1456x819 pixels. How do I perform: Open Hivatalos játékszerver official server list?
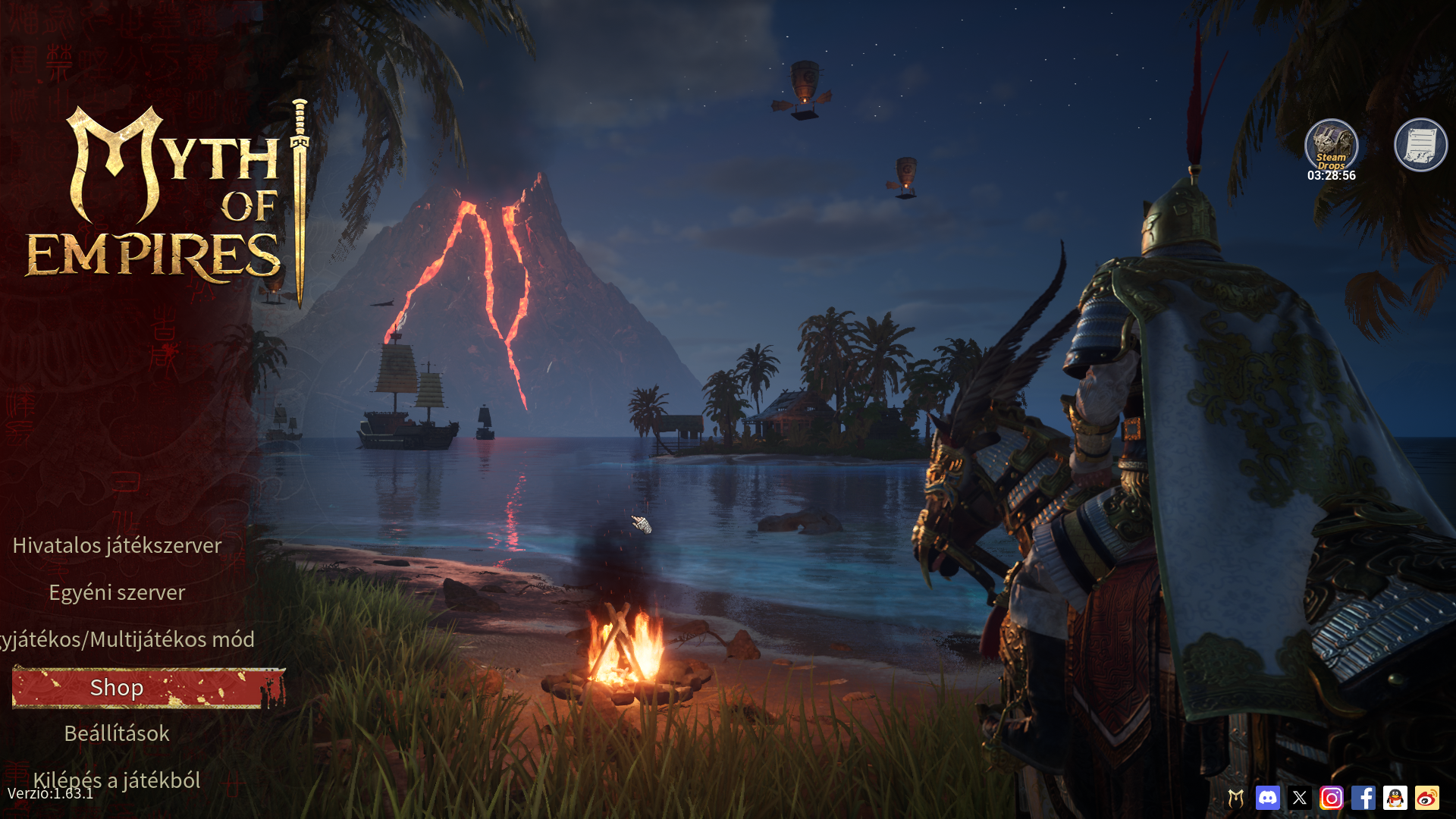(x=117, y=545)
